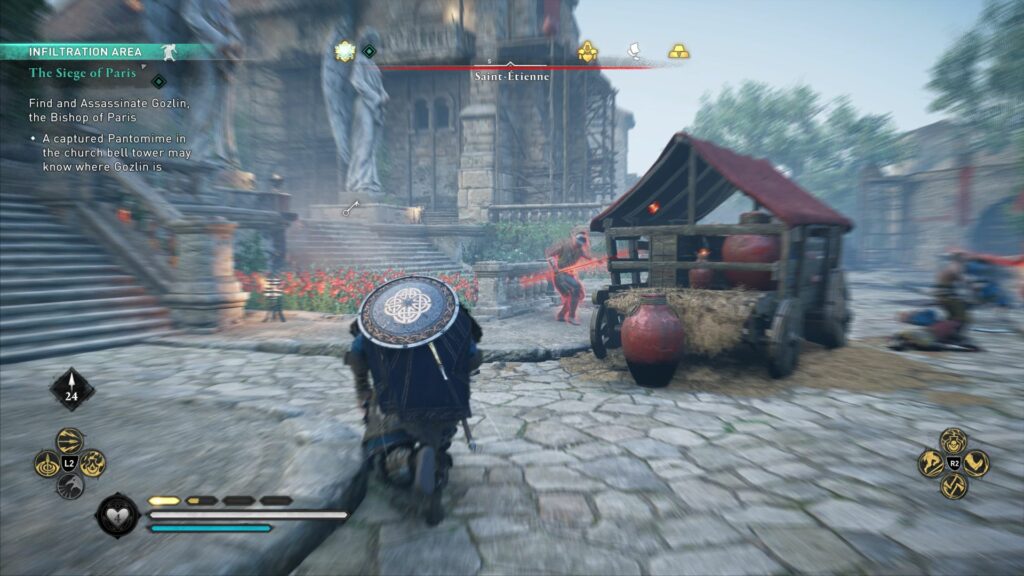The height and width of the screenshot is (576, 1024).
Task: Trigger the kick boot melee ability
Action: tap(977, 463)
